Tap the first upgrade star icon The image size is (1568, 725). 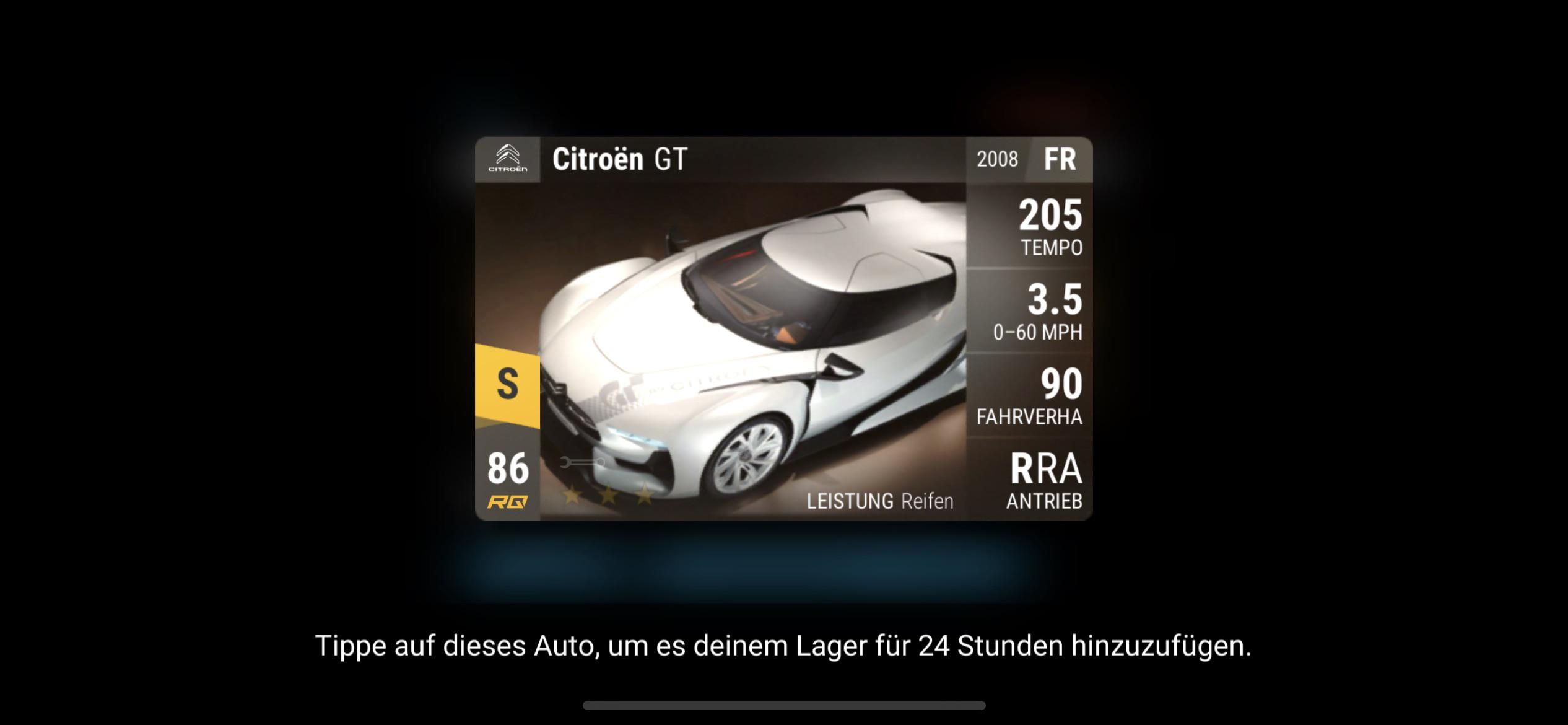570,494
